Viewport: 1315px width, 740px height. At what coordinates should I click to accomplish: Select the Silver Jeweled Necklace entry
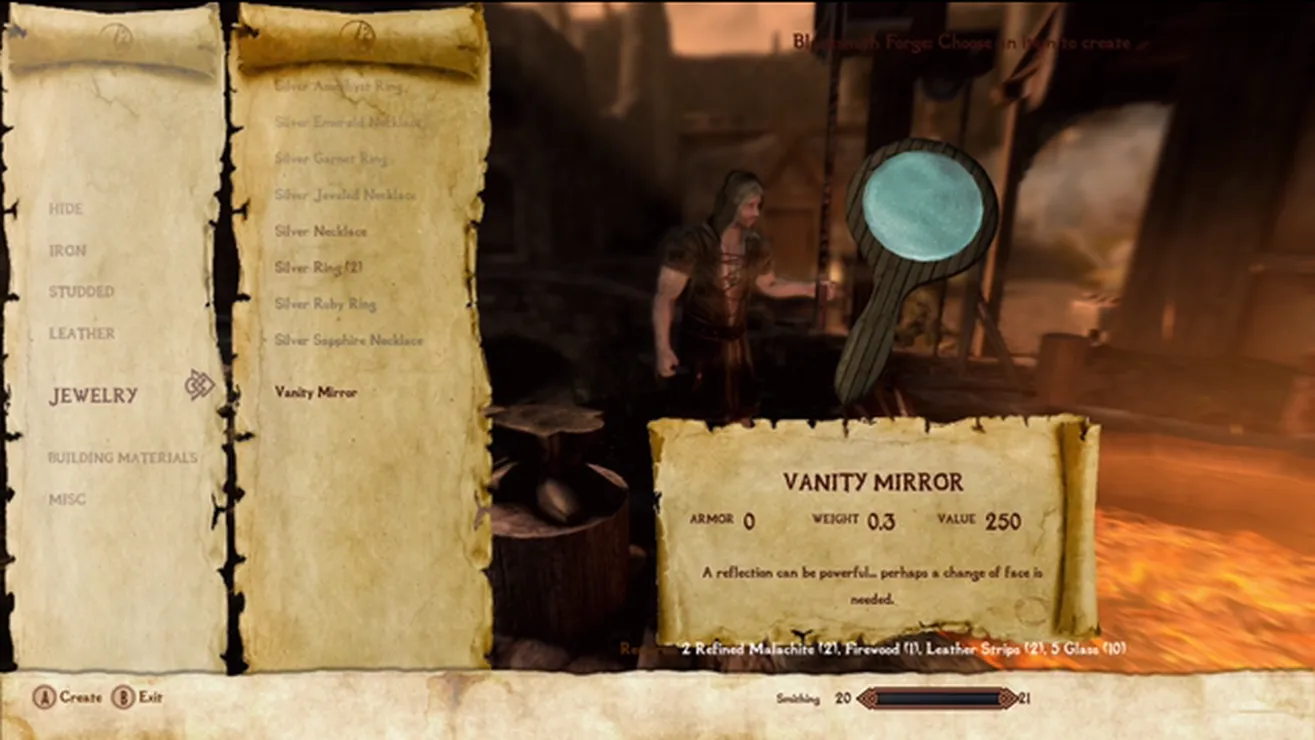(x=345, y=195)
